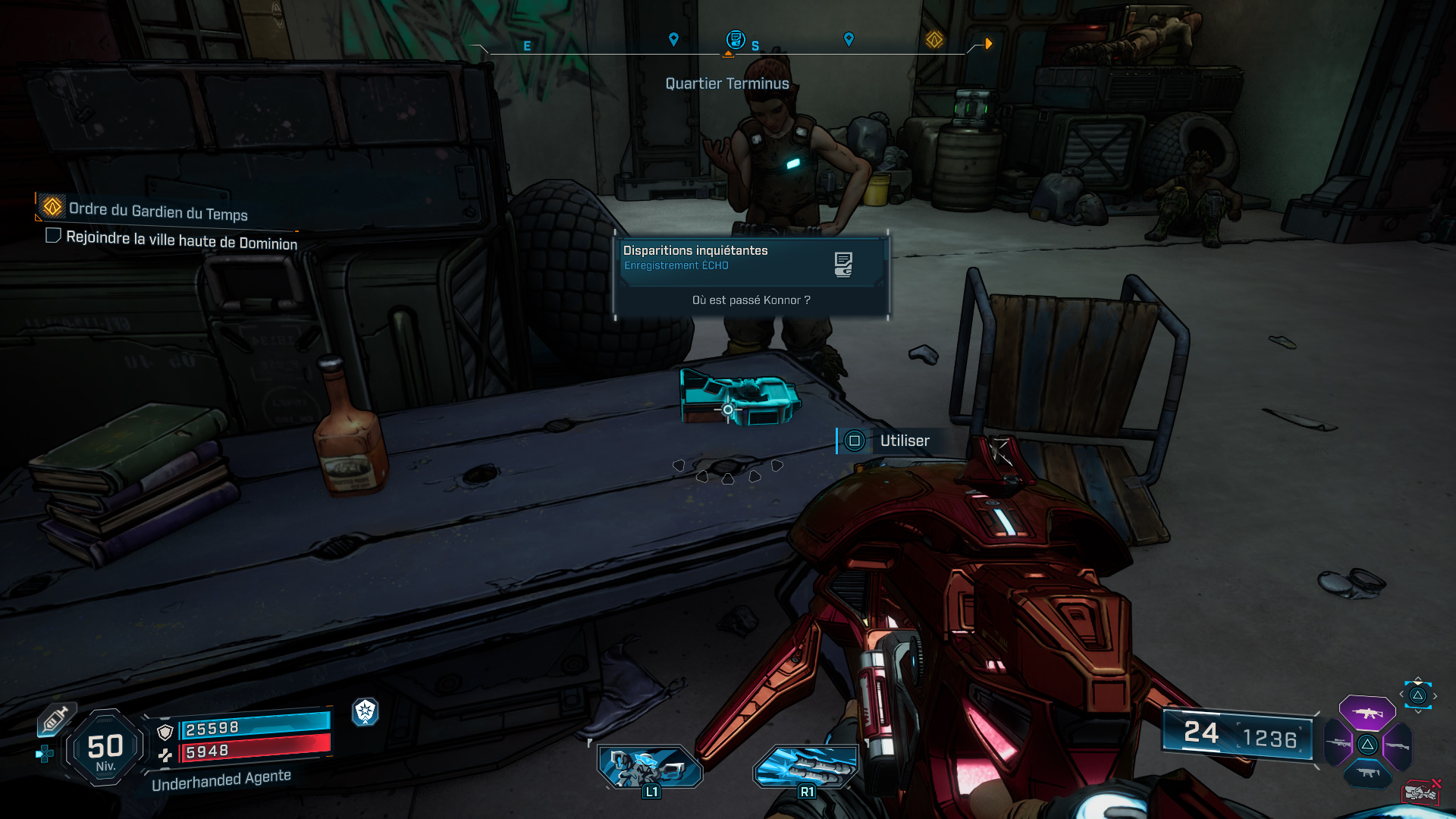Select the sniper rifle slot in the weapon wheel

1337,743
